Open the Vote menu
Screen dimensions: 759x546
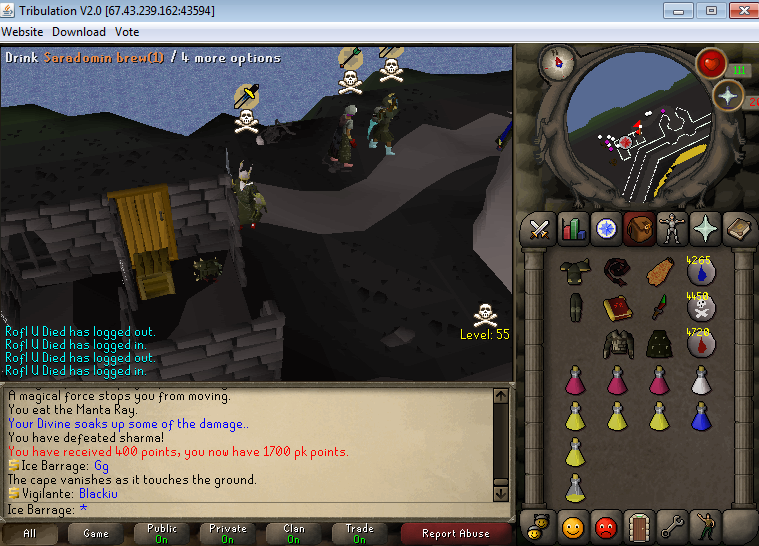[127, 32]
